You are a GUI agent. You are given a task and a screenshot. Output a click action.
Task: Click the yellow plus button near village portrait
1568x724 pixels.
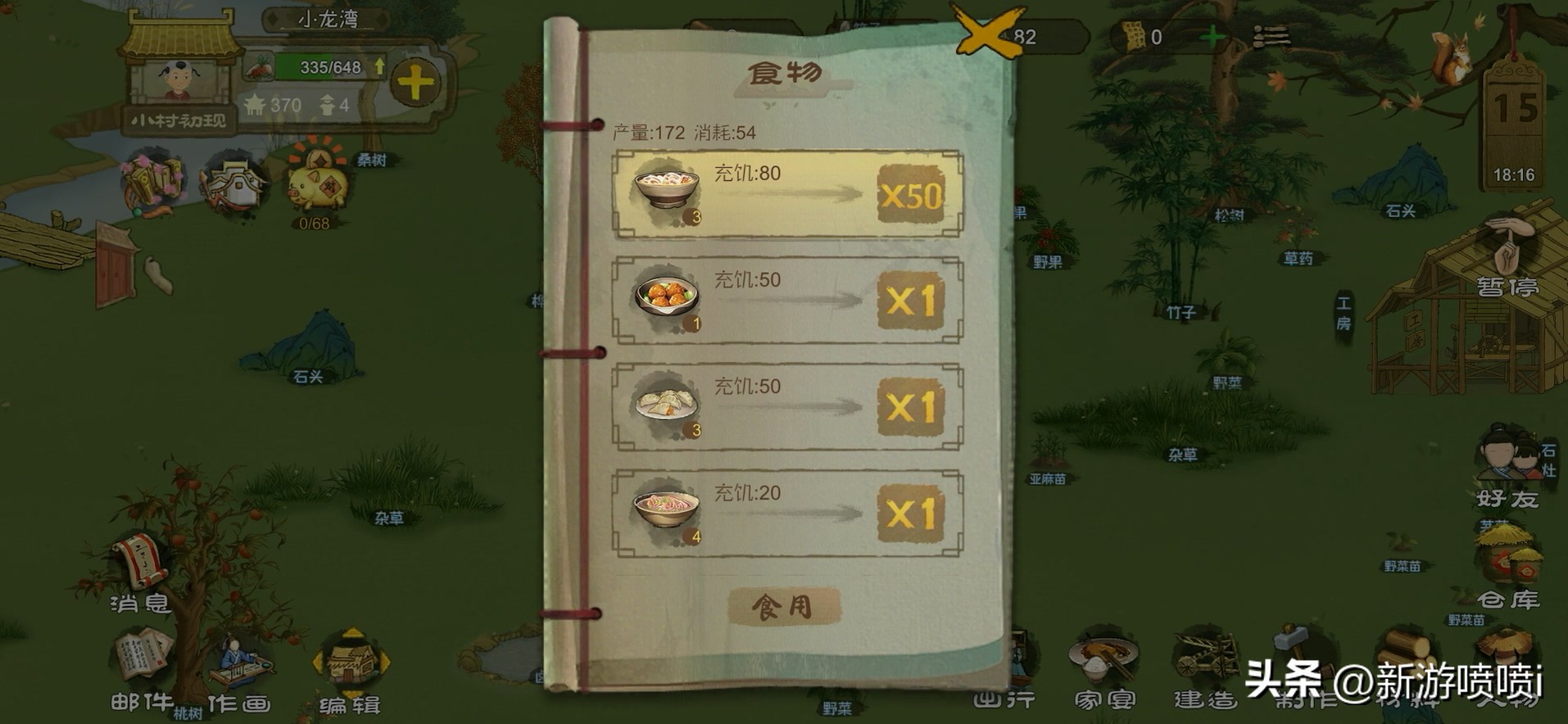coord(416,80)
